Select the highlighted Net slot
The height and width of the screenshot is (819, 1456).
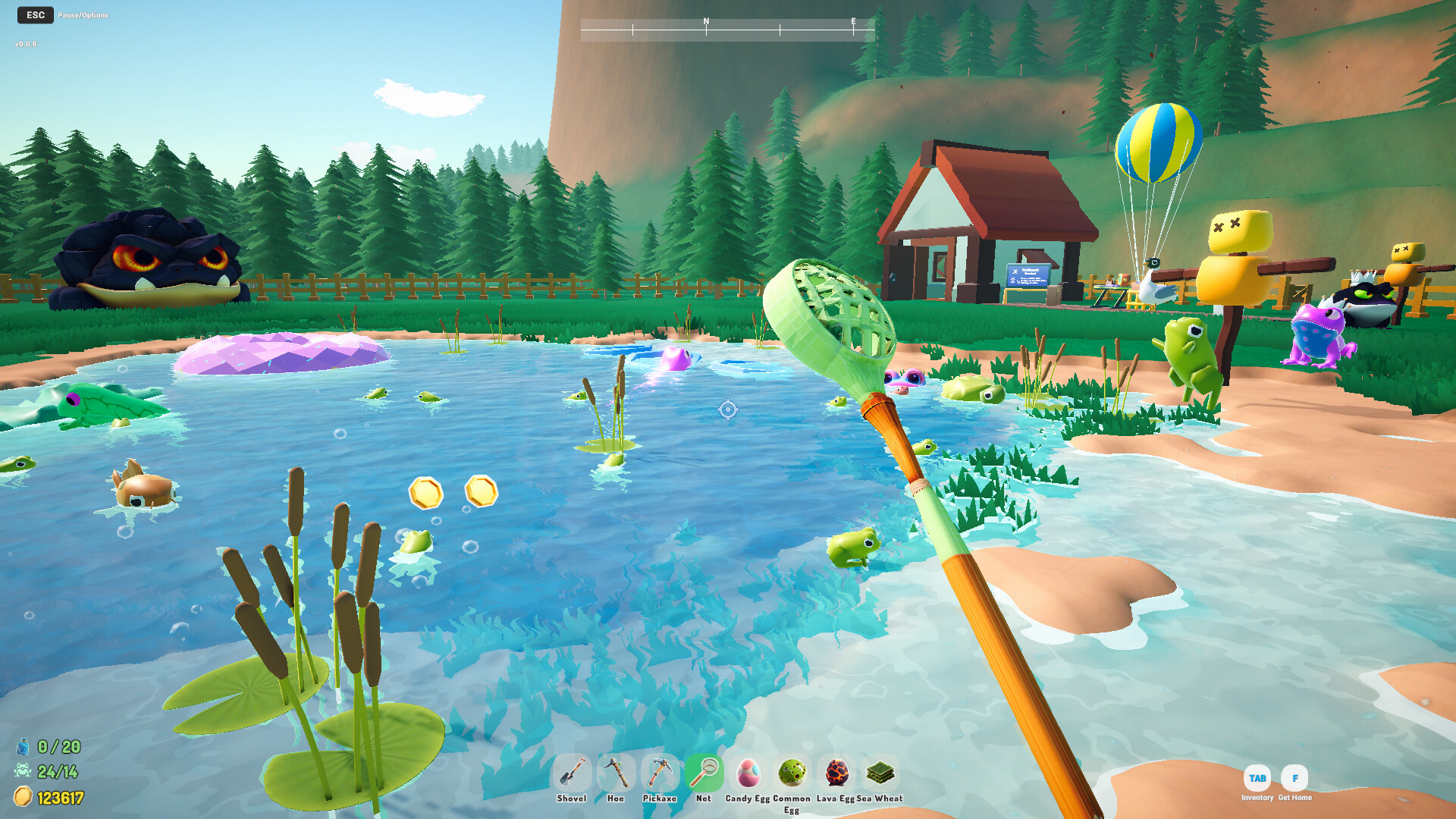(704, 773)
